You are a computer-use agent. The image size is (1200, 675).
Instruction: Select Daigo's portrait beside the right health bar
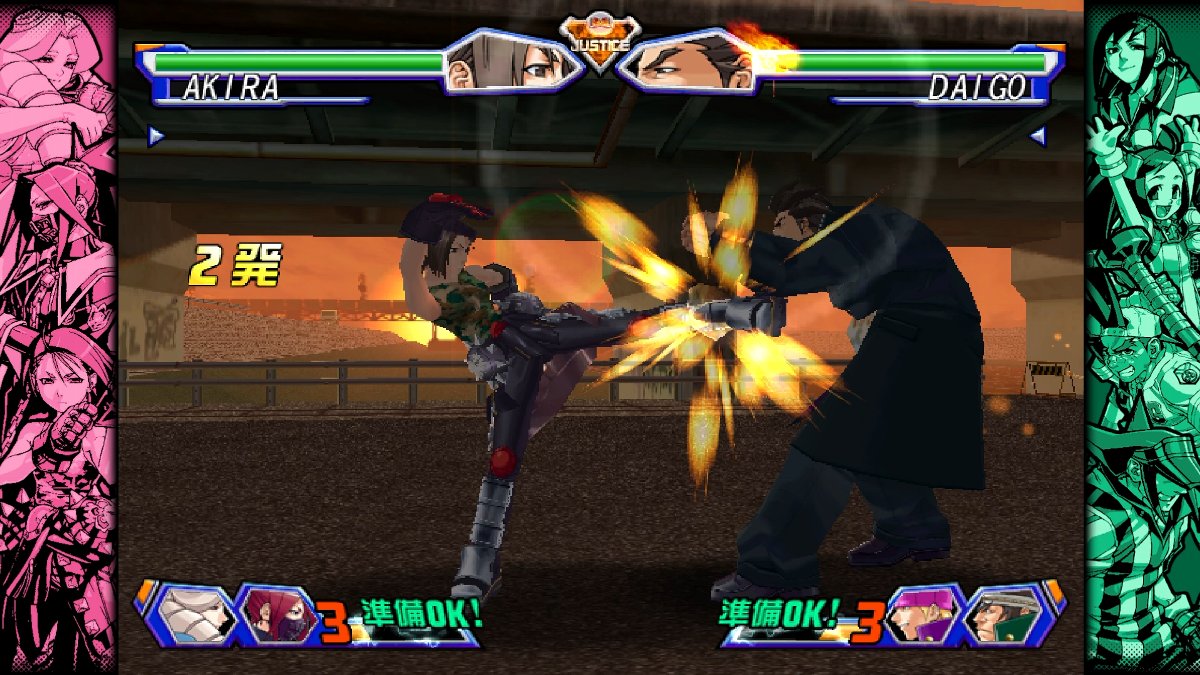688,62
